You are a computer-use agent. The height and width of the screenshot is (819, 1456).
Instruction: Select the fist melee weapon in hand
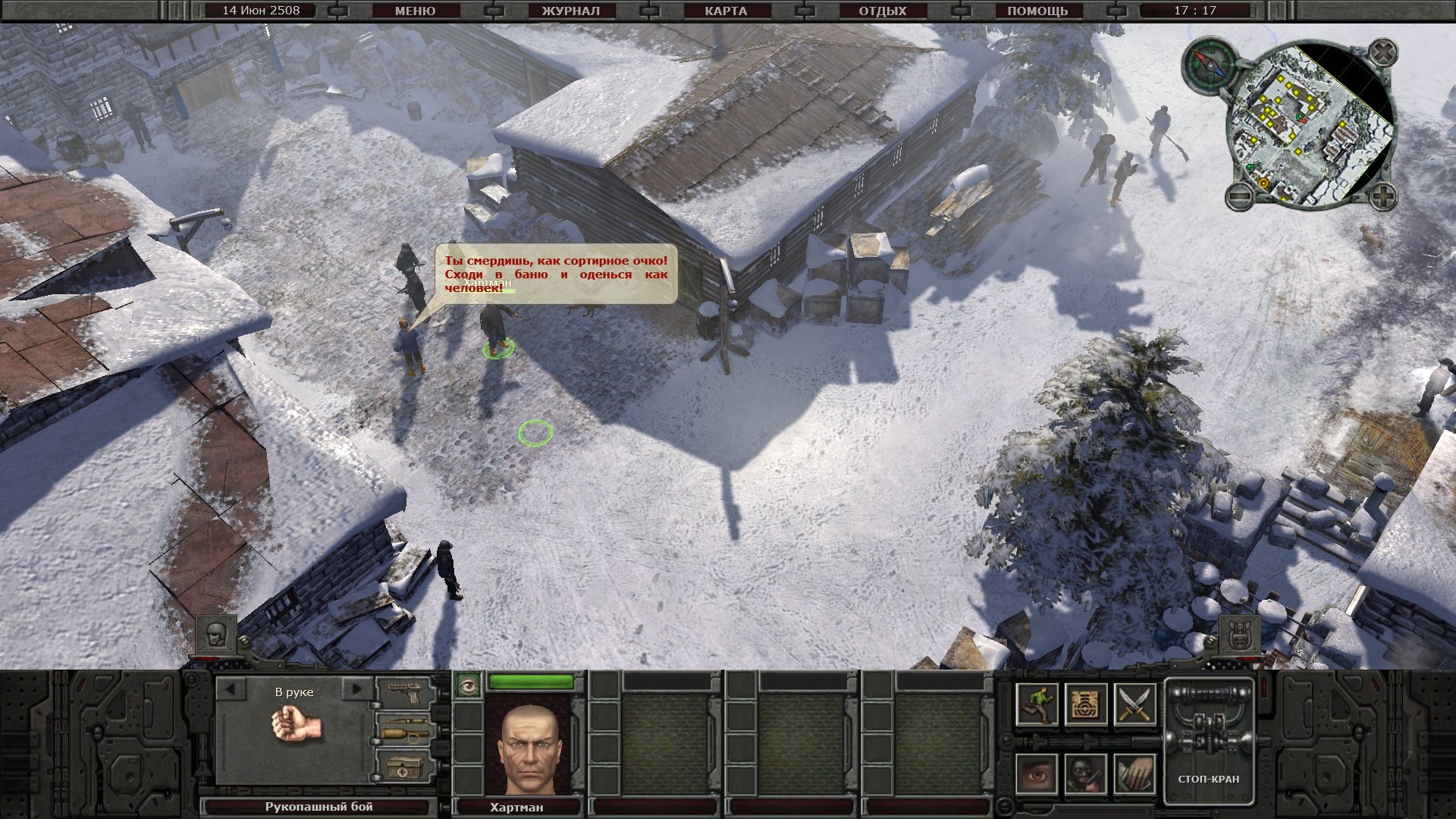[x=297, y=726]
